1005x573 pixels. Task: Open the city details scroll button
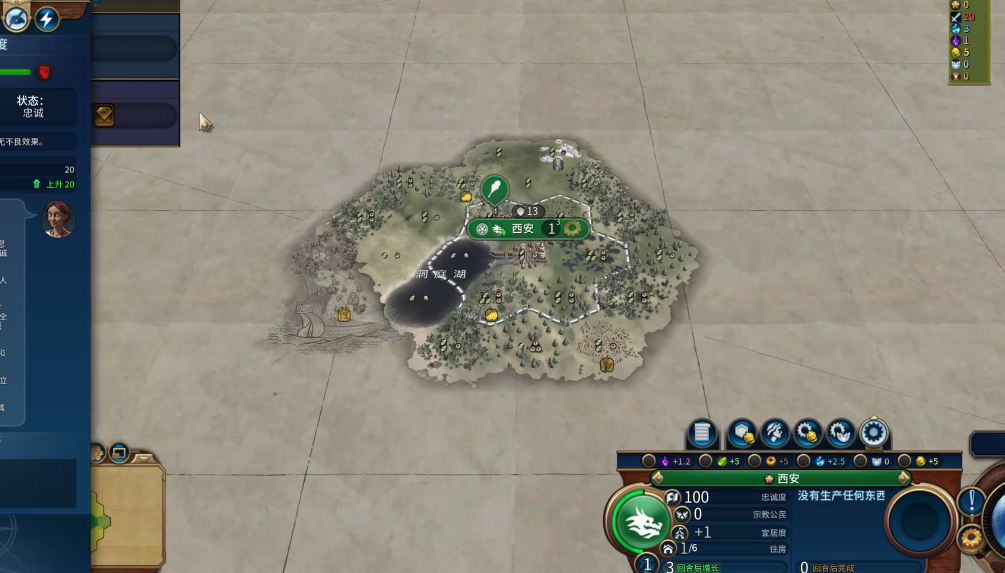pos(702,433)
